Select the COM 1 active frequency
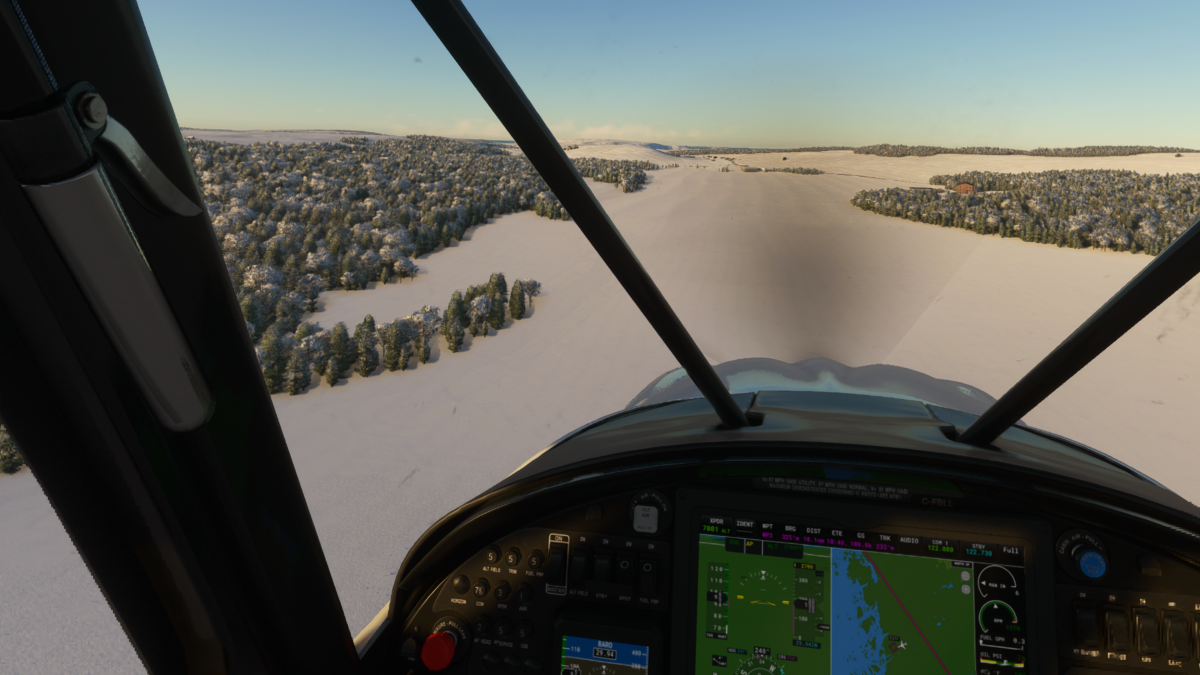This screenshot has width=1200, height=675. 941,546
